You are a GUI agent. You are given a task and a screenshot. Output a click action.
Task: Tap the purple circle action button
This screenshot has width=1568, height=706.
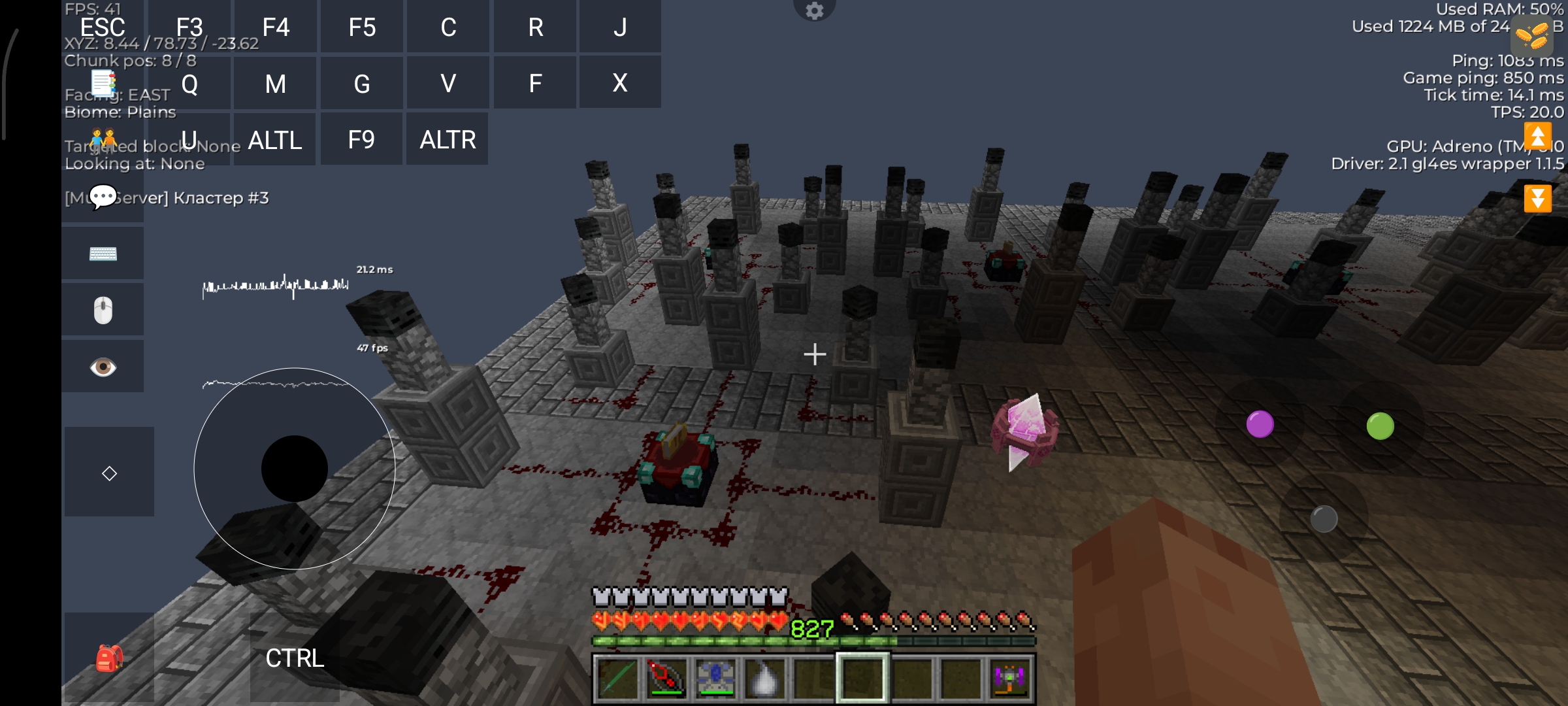1260,424
